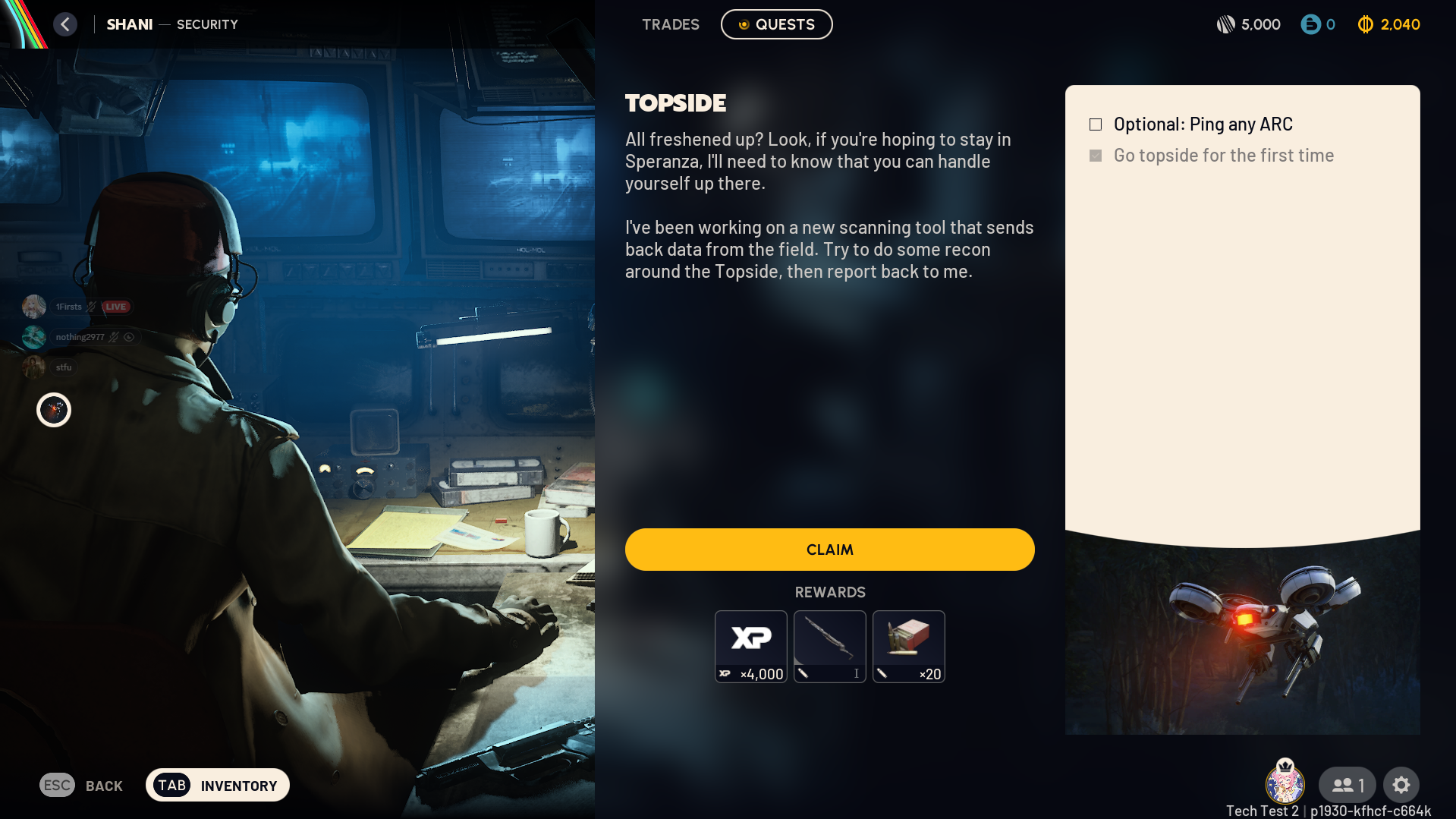Click the blue premium currency icon

click(x=1311, y=24)
